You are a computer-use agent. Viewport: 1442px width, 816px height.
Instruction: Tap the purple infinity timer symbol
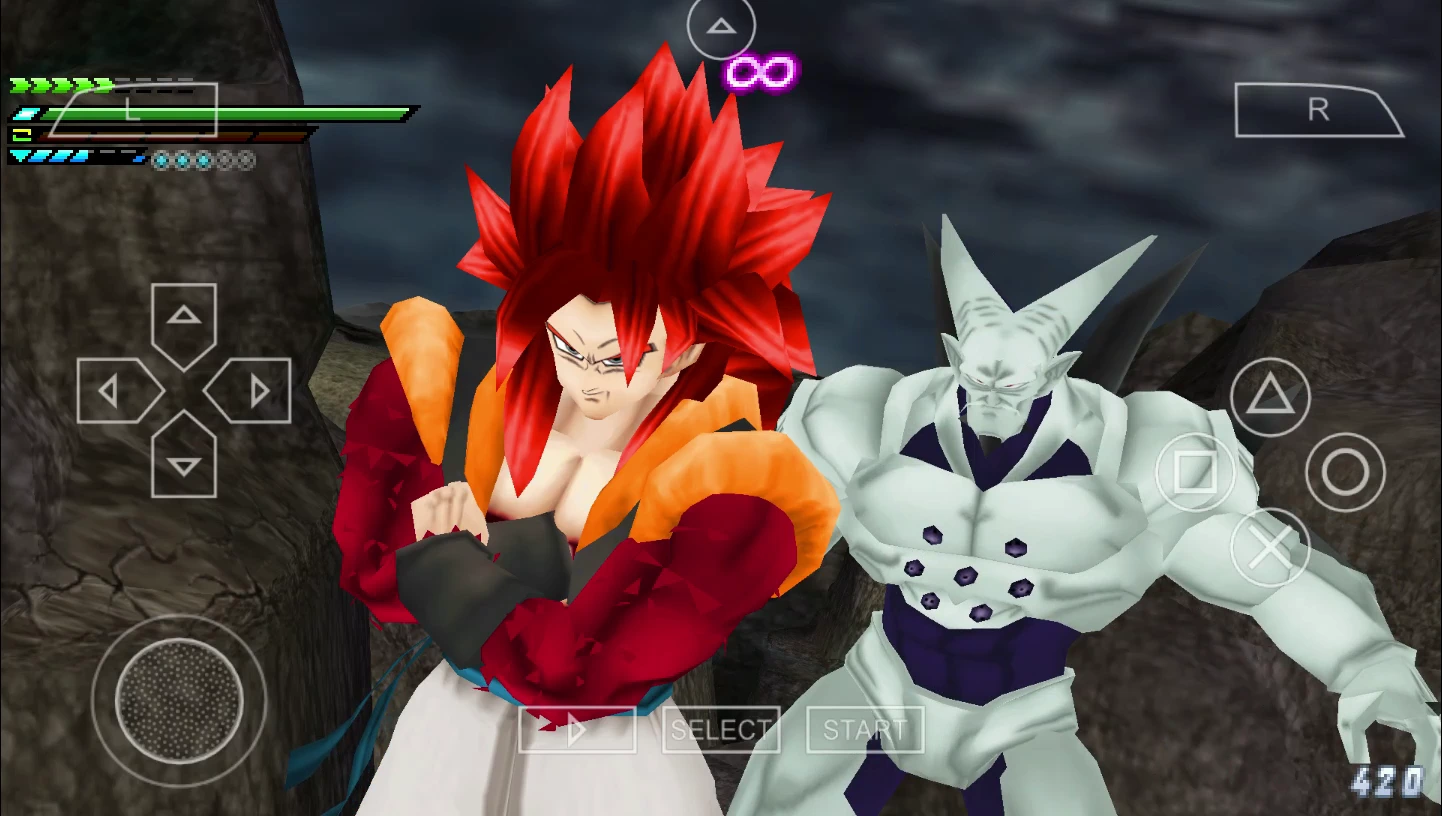pos(761,72)
